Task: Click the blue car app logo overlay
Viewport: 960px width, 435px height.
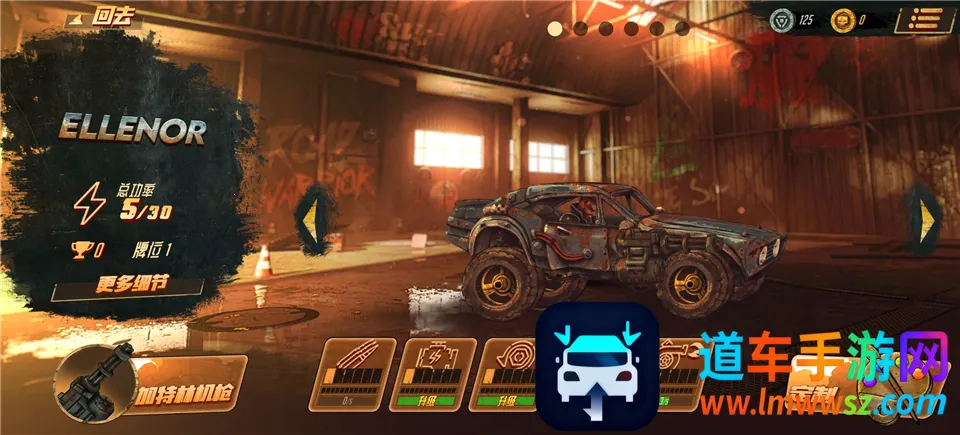Action: (597, 363)
